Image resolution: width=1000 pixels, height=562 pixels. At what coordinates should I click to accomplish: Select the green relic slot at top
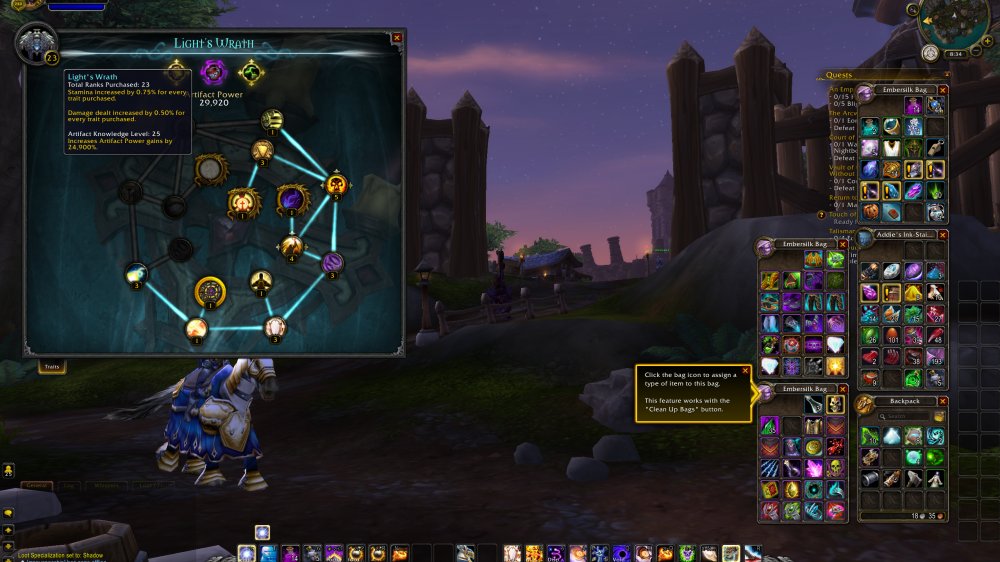click(251, 73)
